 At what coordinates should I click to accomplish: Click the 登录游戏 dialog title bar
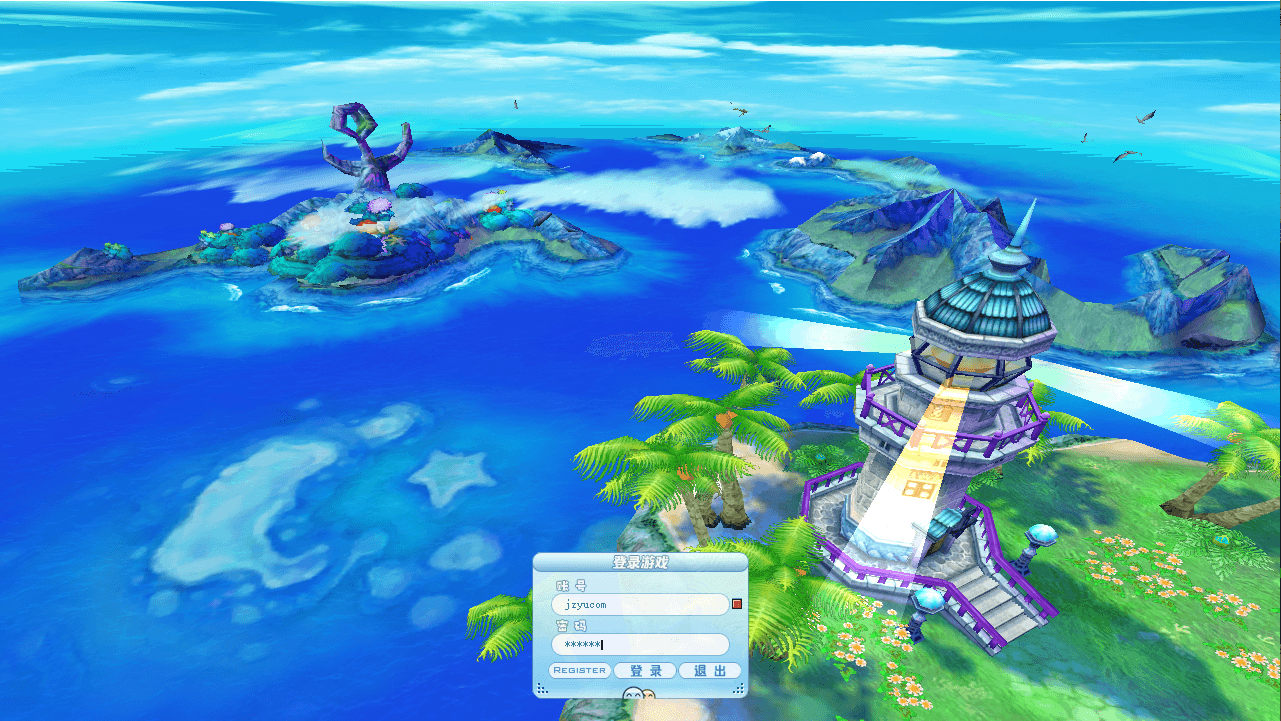pos(641,562)
